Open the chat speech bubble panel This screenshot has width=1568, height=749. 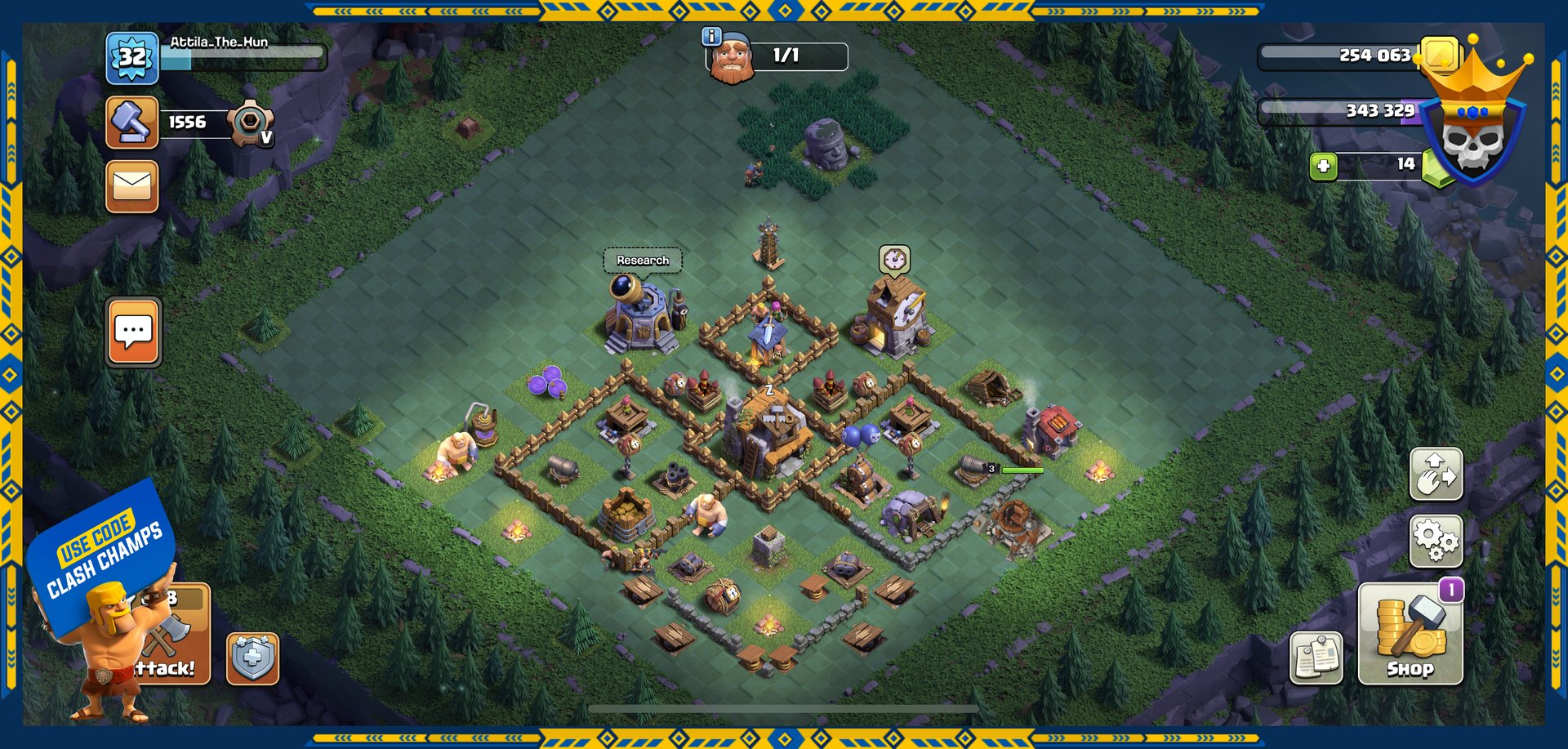coord(133,332)
